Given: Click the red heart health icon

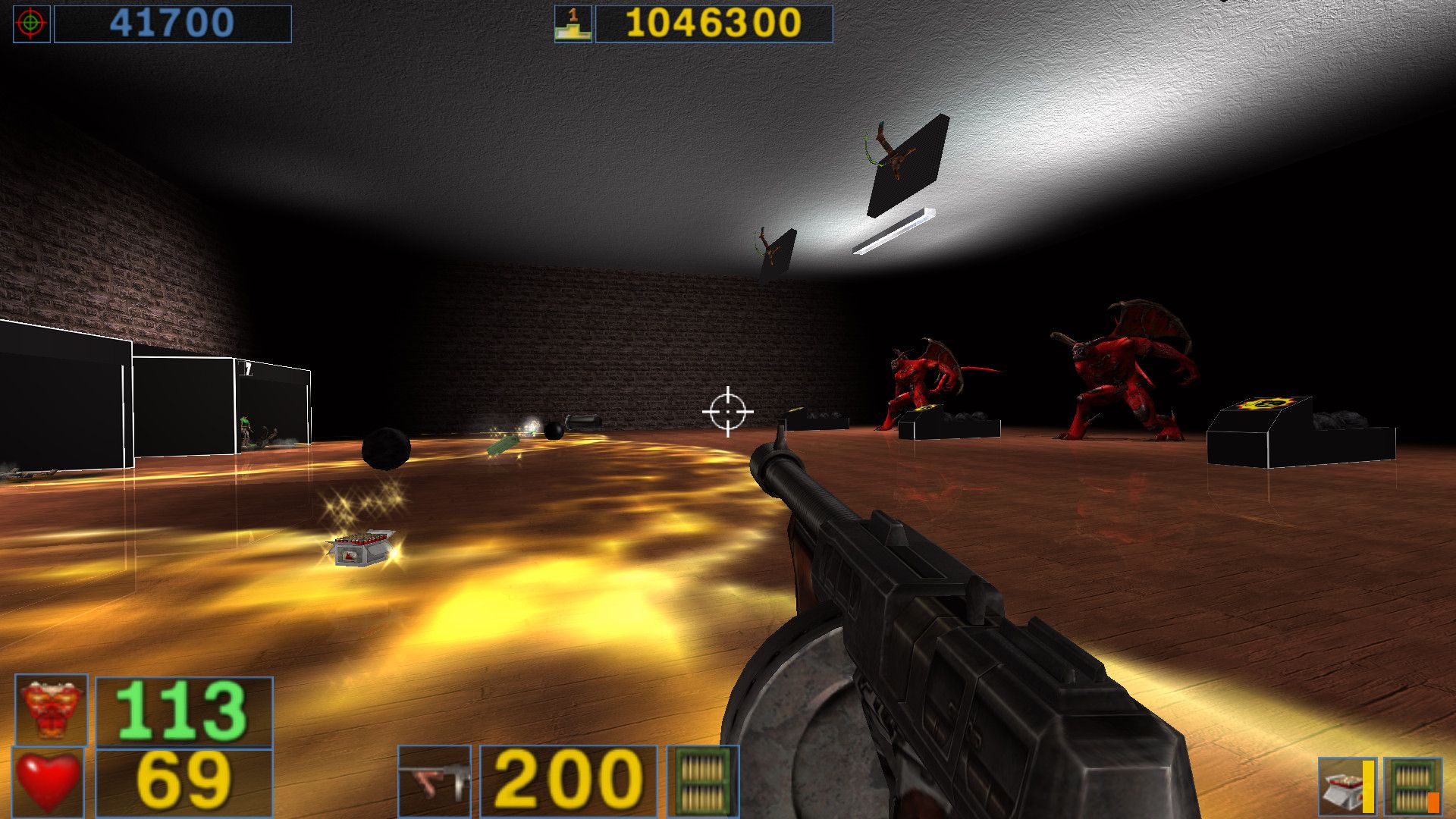Looking at the screenshot, I should 48,781.
